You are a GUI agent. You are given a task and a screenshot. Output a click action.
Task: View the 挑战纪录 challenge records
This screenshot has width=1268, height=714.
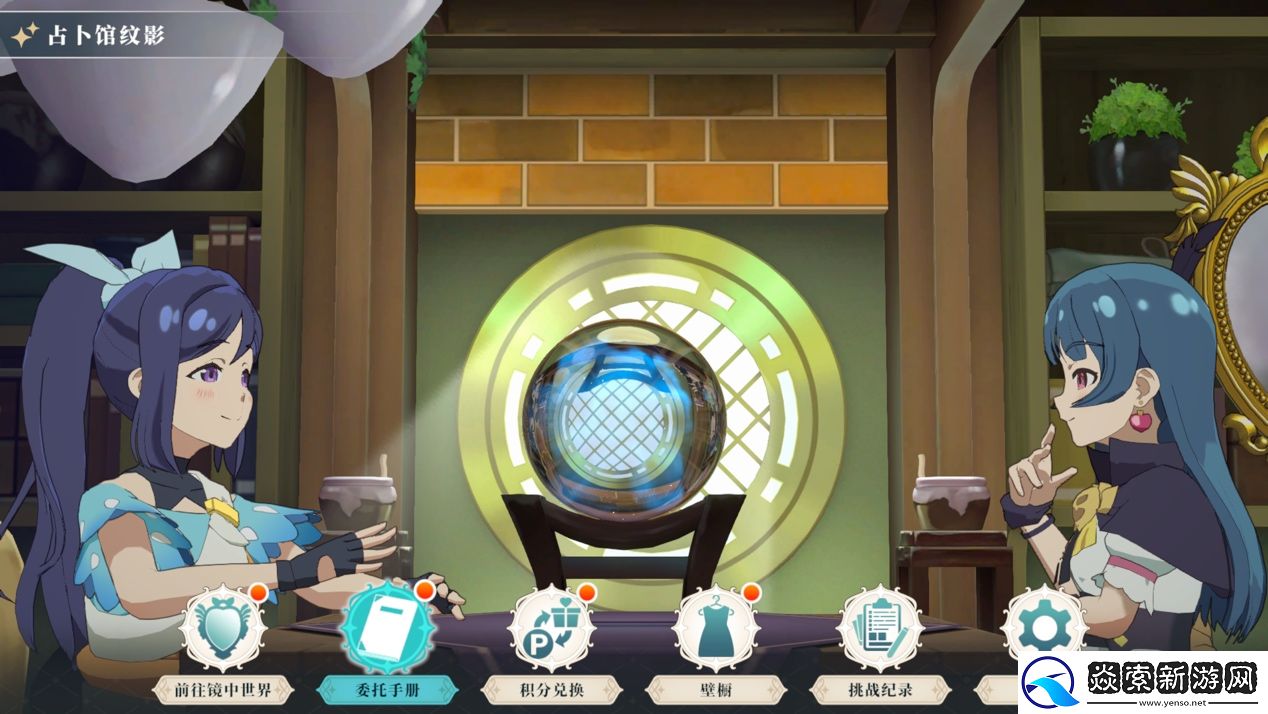[879, 630]
